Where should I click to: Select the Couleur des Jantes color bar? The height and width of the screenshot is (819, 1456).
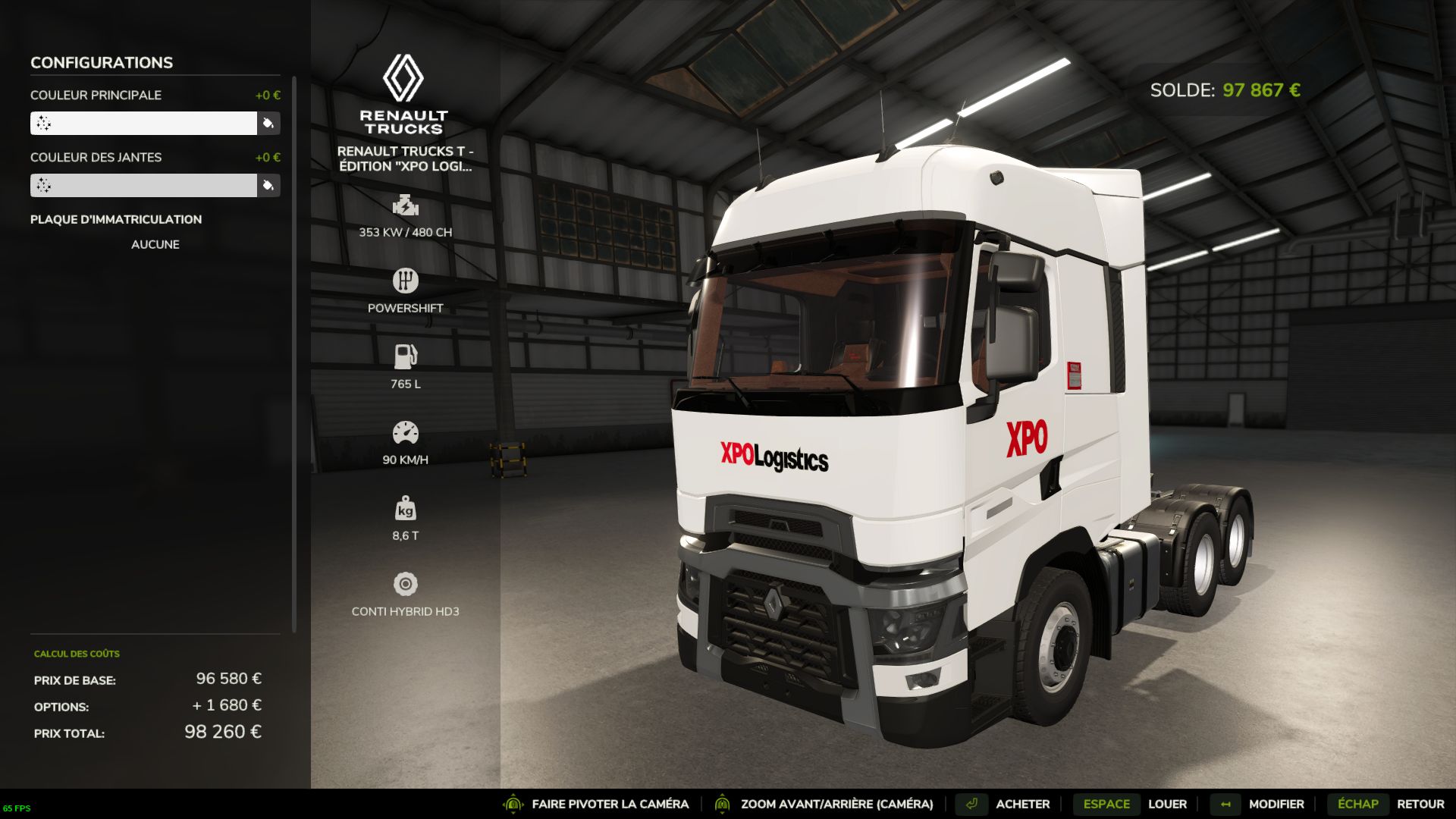[143, 185]
